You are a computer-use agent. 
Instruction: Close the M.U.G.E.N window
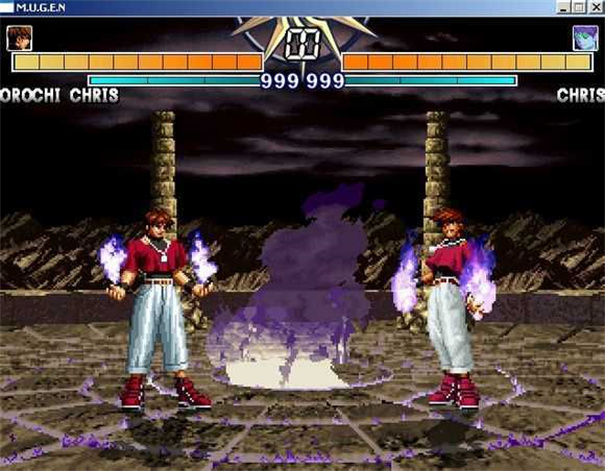[596, 7]
